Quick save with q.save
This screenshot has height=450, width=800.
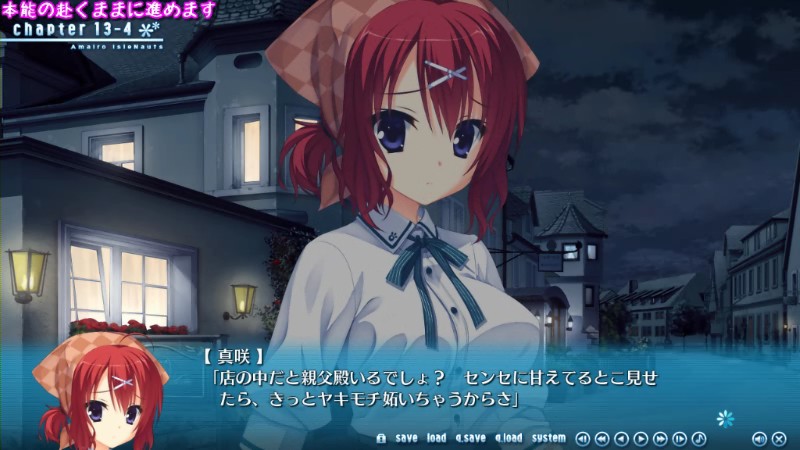[470, 438]
